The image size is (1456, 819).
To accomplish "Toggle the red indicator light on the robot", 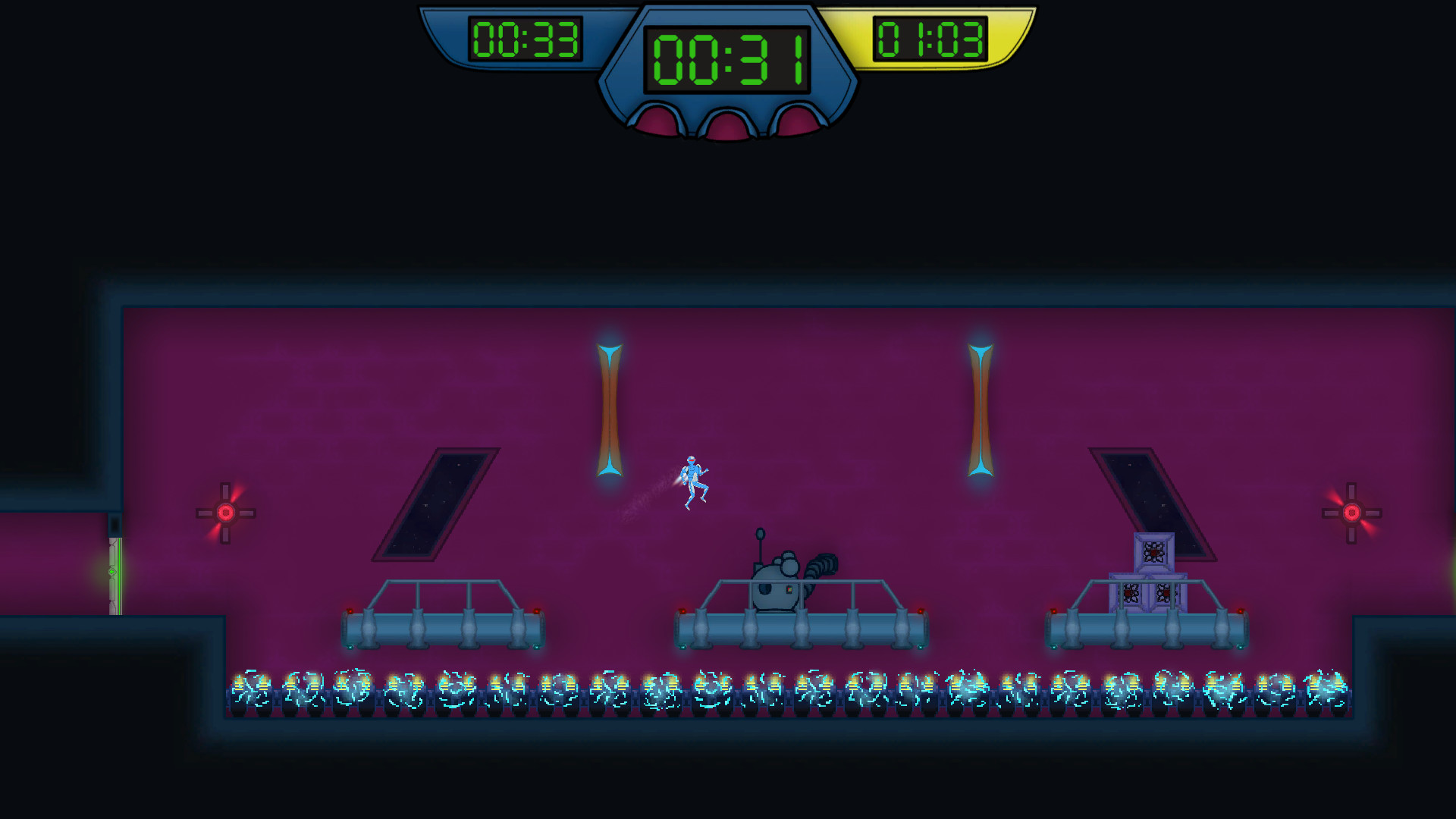I will tap(789, 589).
